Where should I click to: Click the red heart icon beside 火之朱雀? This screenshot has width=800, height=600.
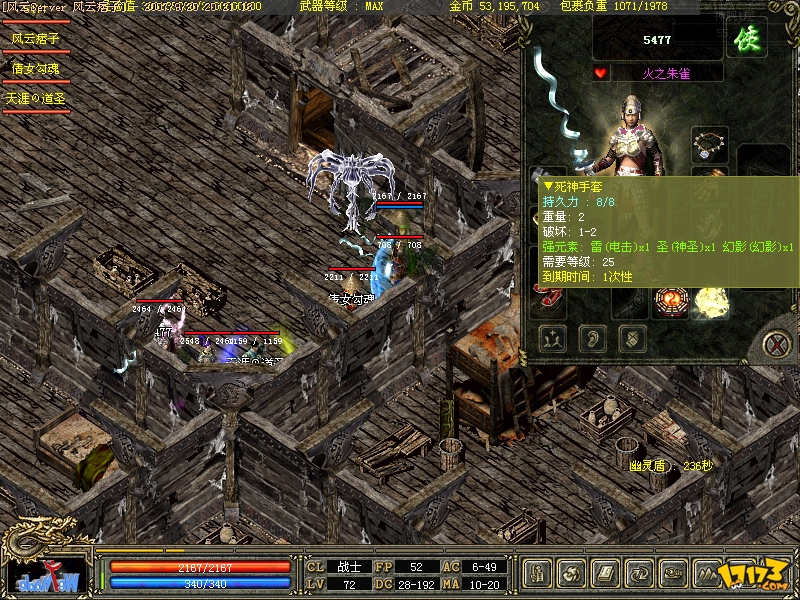click(600, 73)
